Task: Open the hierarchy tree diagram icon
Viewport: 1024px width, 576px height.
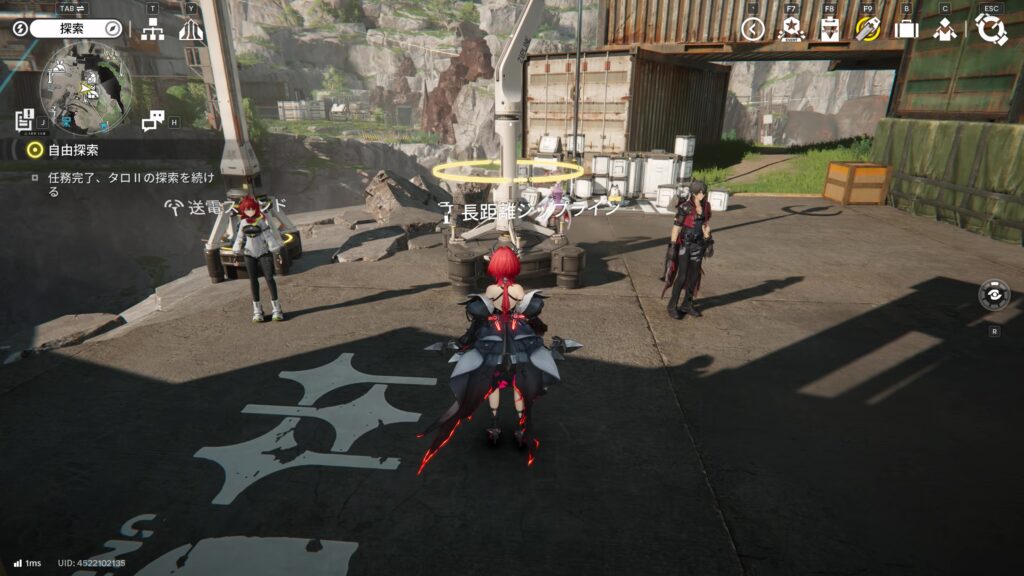Action: 152,30
